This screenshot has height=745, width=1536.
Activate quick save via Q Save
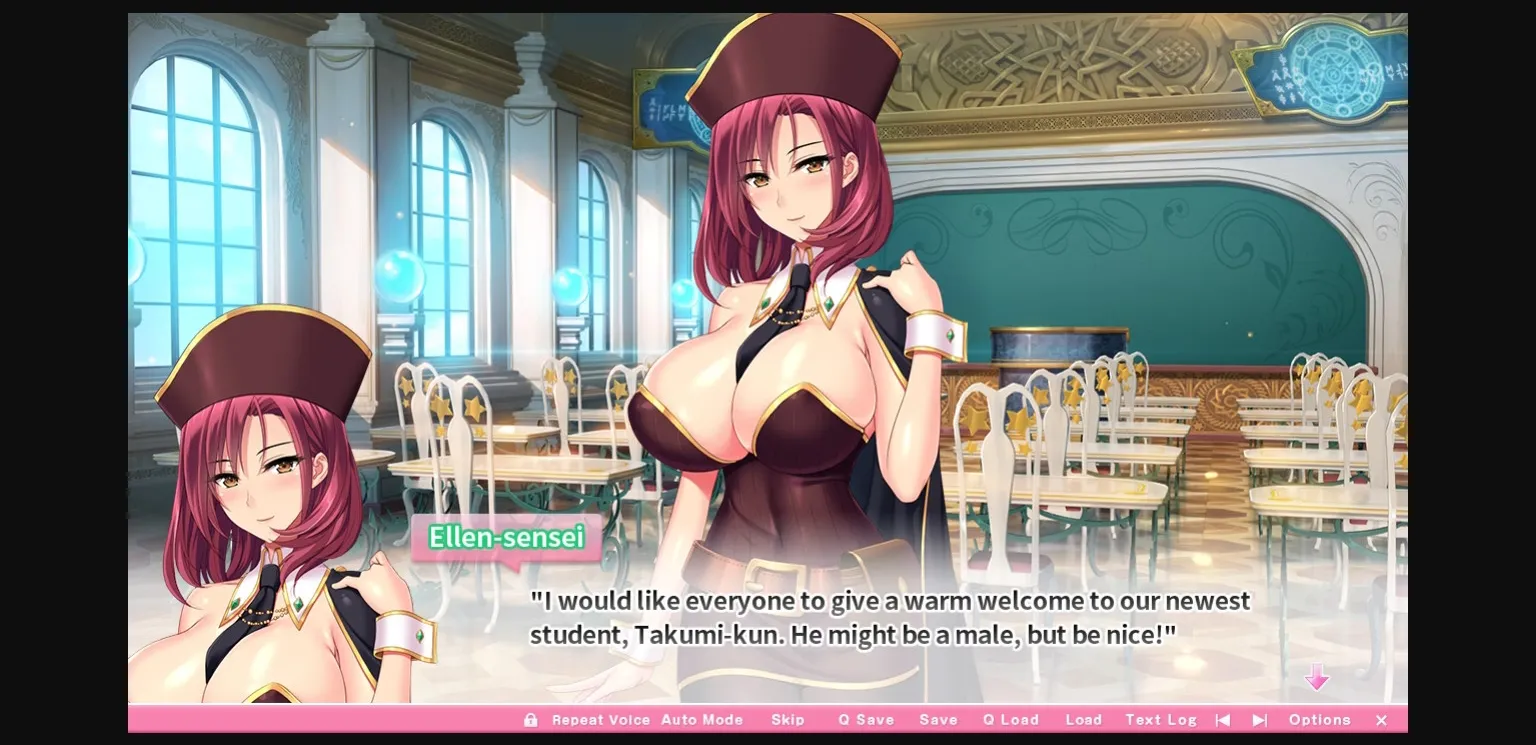(866, 719)
